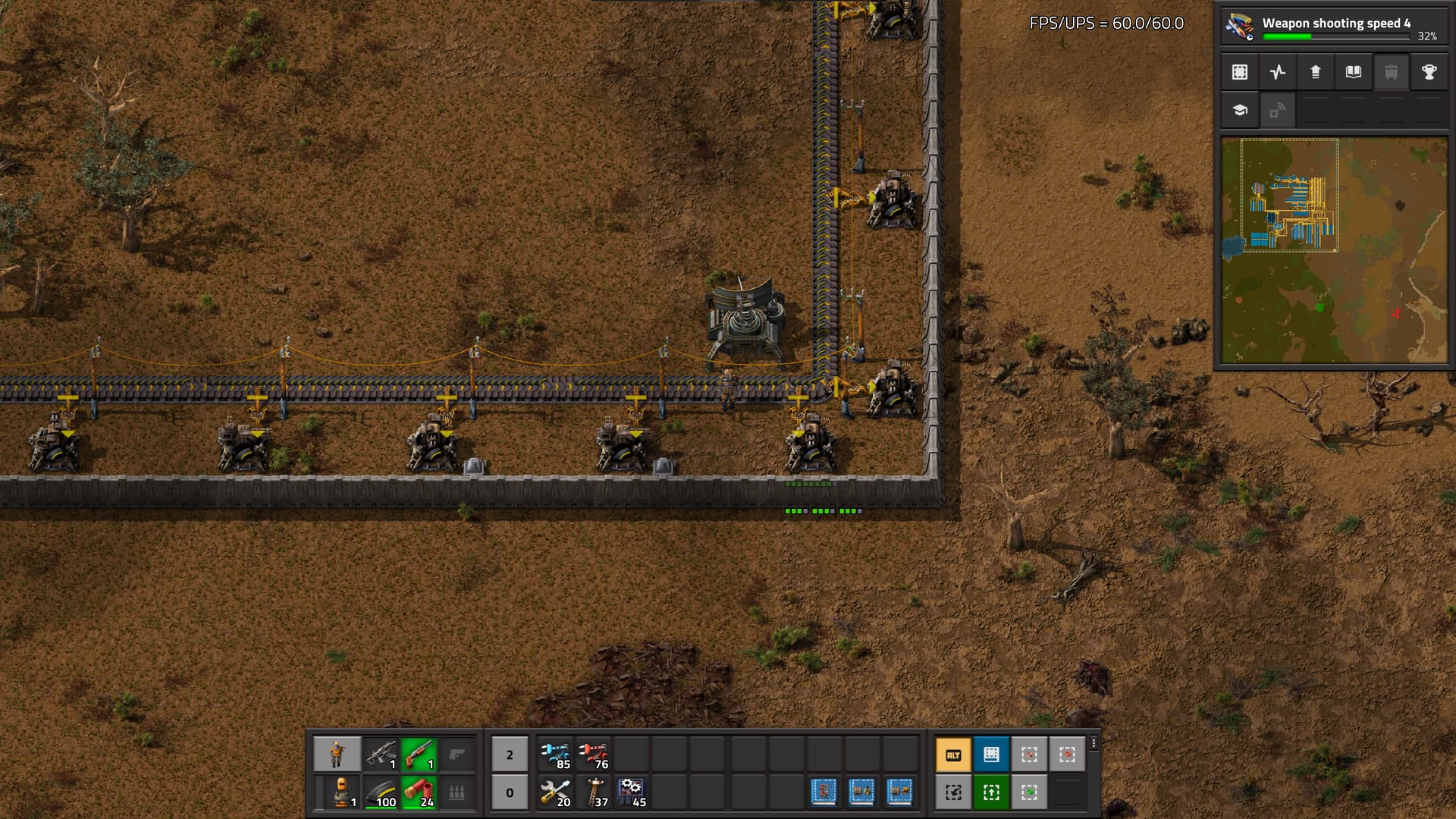Open tips and tricks graduation cap
This screenshot has height=819, width=1456.
pos(1240,110)
